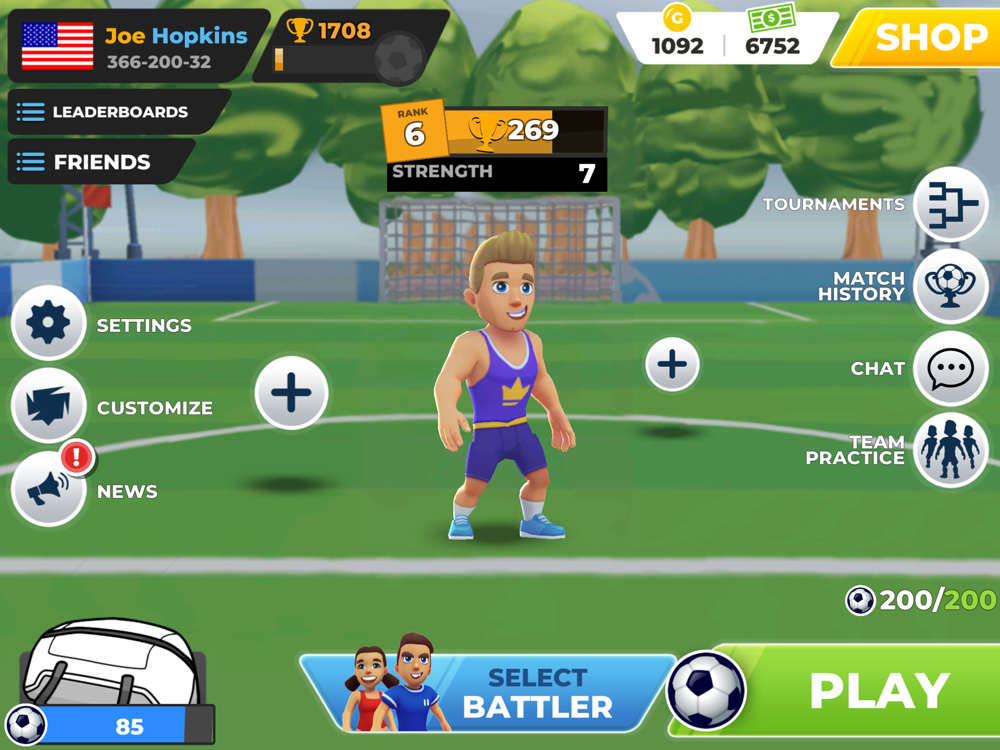Open the Friends list
This screenshot has width=1000, height=750.
(x=100, y=162)
